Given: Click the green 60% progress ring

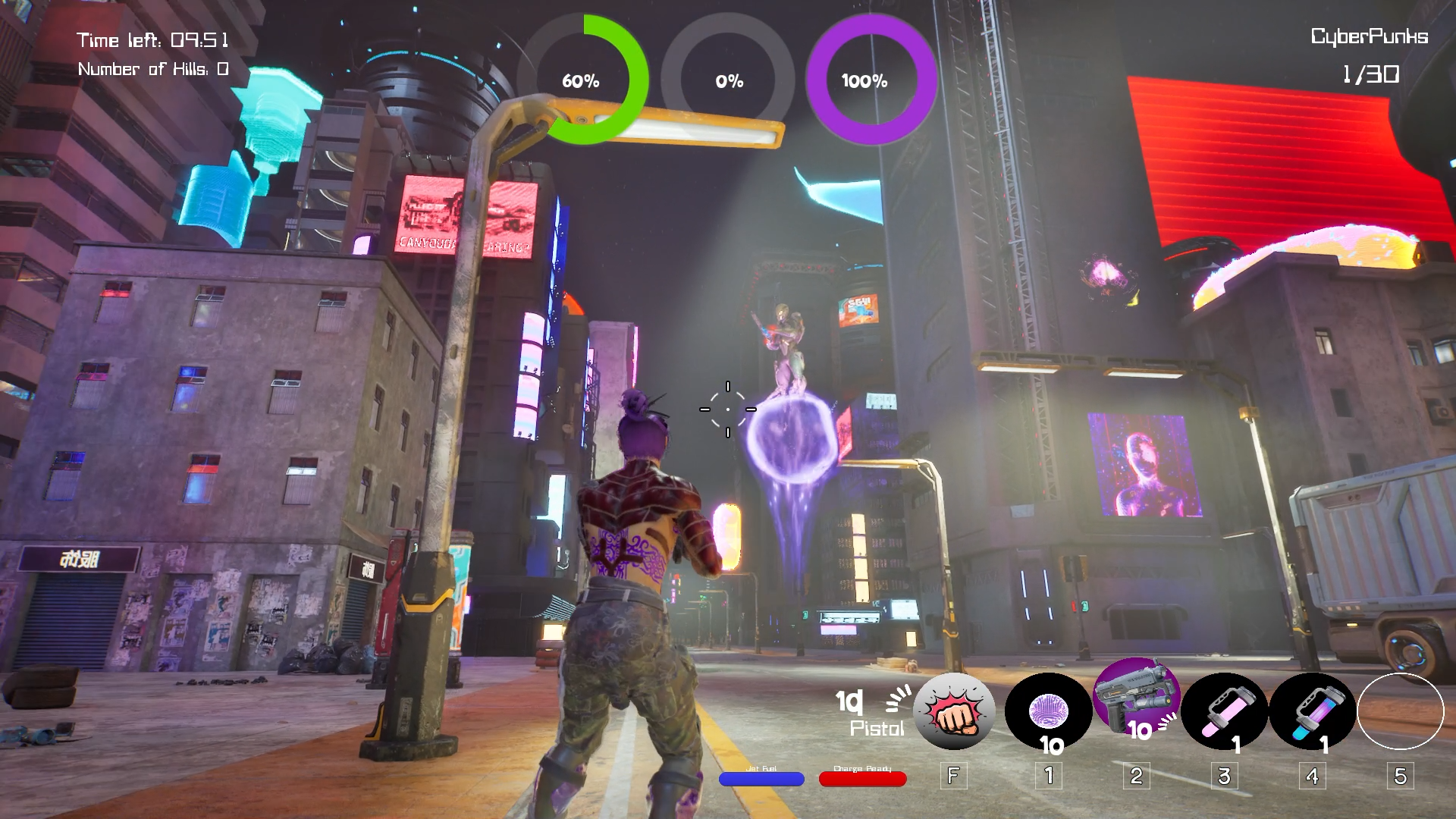Looking at the screenshot, I should [x=581, y=80].
